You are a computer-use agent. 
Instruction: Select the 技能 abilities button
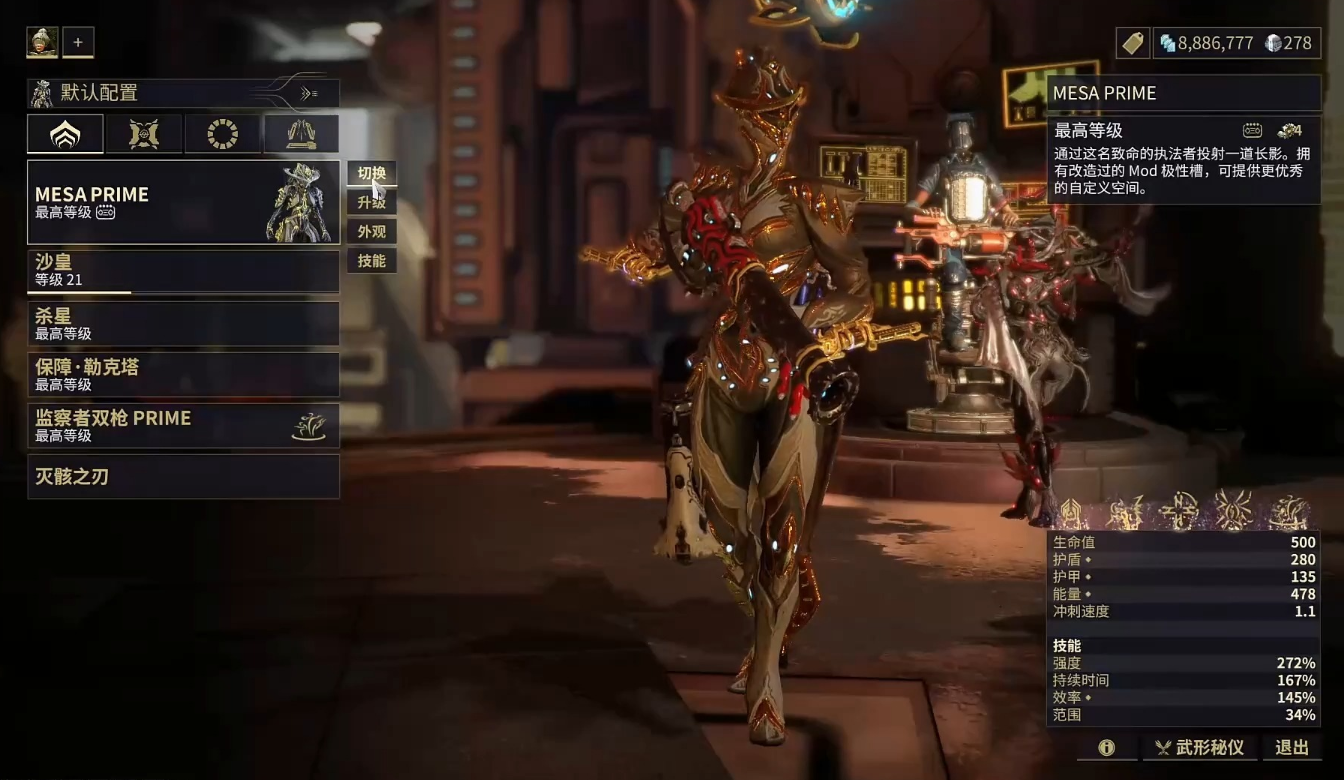[x=371, y=261]
